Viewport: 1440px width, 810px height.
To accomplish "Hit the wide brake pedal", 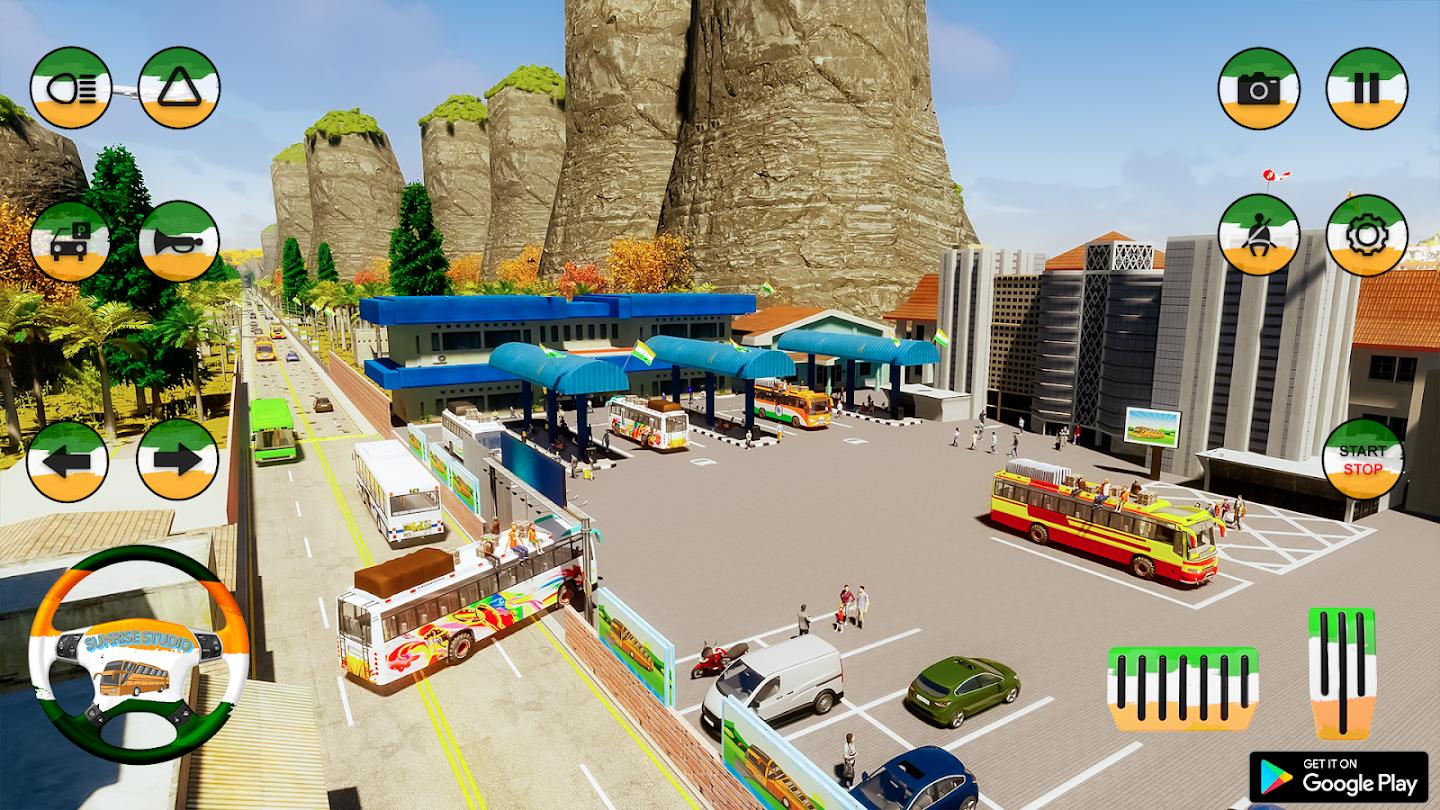I will point(1181,687).
